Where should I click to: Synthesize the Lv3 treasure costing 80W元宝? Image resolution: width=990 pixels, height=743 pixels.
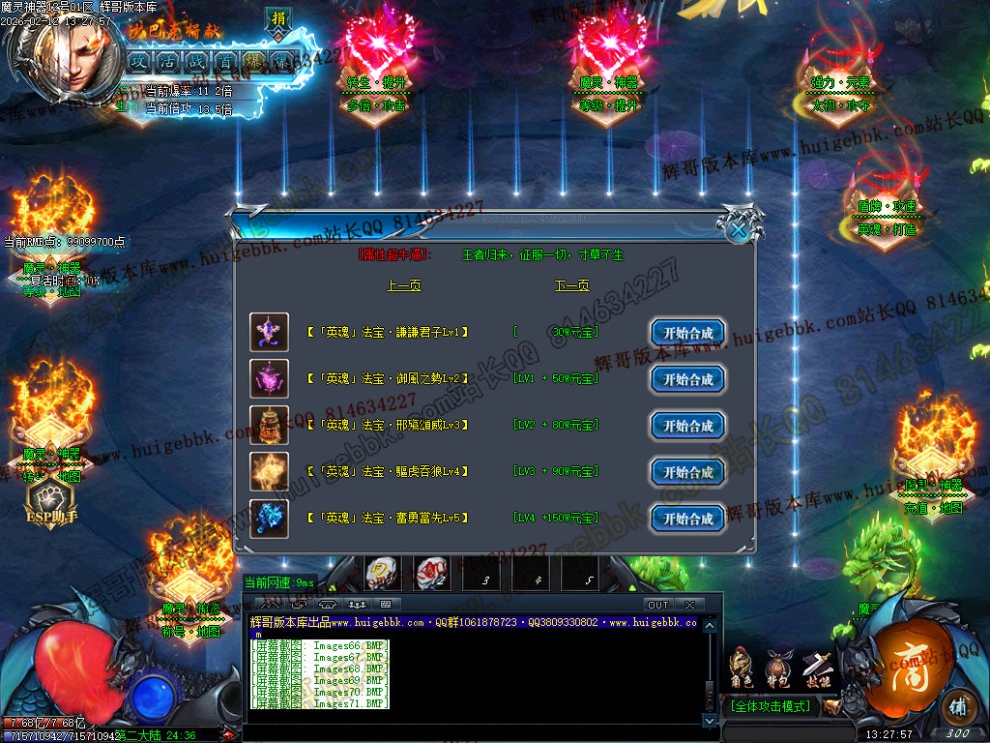pos(687,426)
